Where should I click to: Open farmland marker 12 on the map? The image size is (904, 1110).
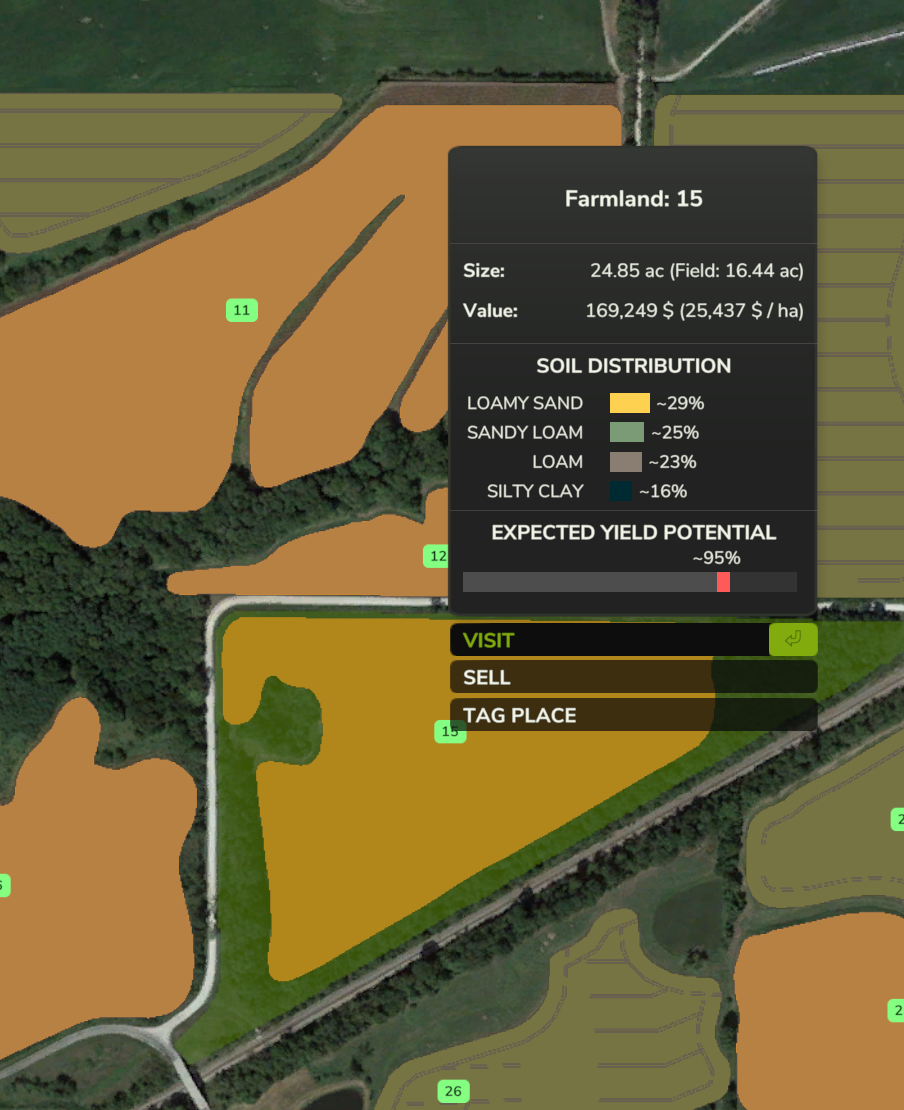pos(436,556)
